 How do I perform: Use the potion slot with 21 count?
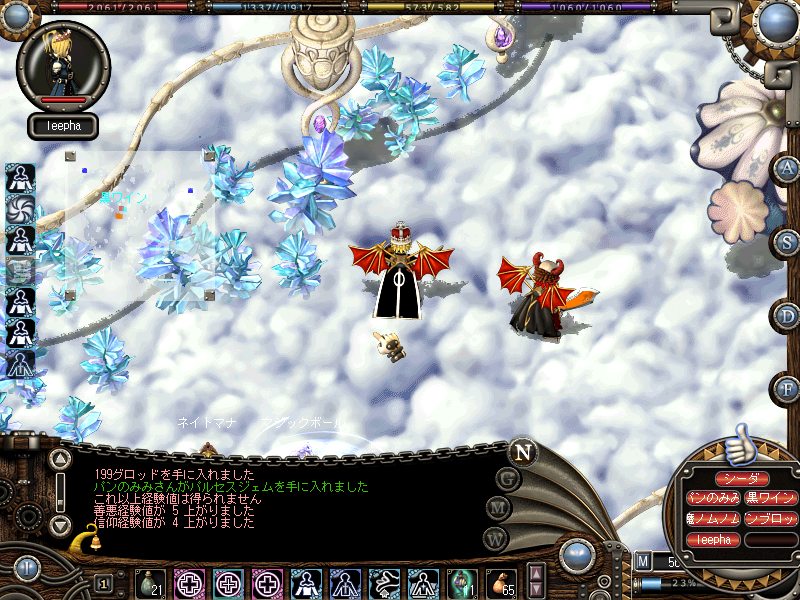[x=150, y=583]
